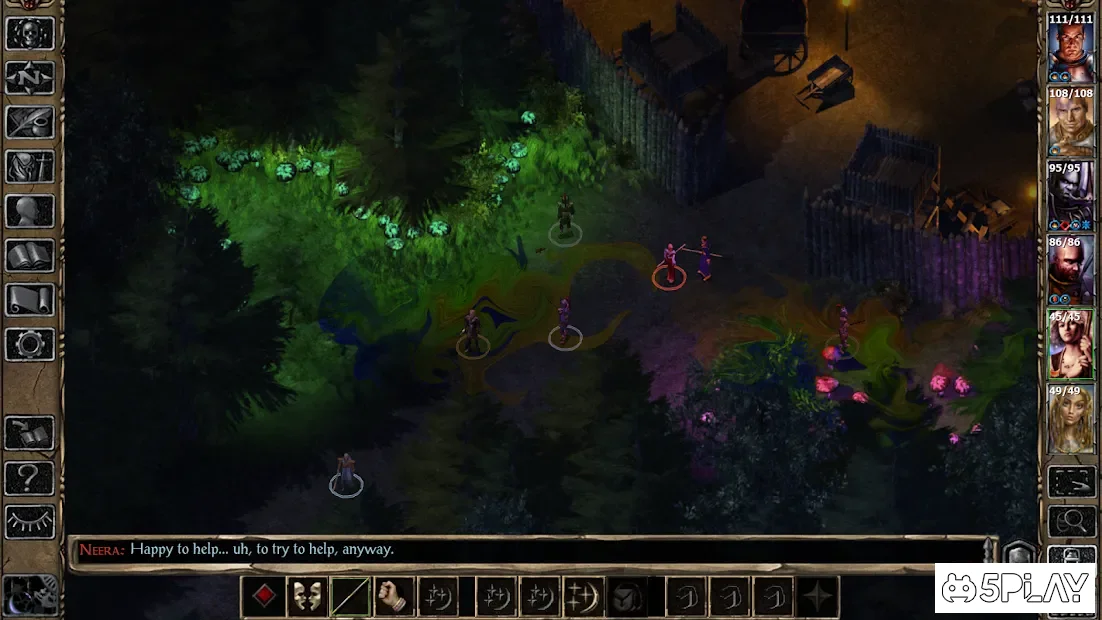Click the magnifying glass button below portraits

(1070, 520)
